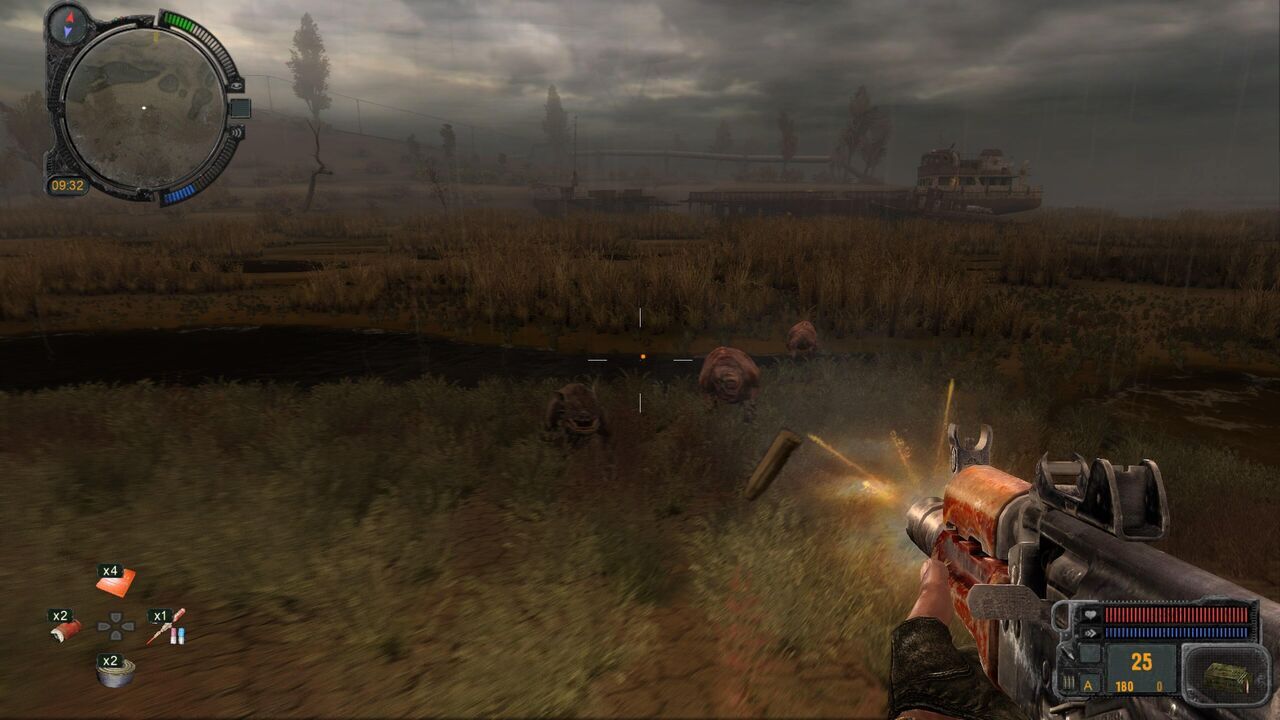The height and width of the screenshot is (720, 1280).
Task: Toggle the fire mode 'A' indicator
Action: click(1088, 684)
